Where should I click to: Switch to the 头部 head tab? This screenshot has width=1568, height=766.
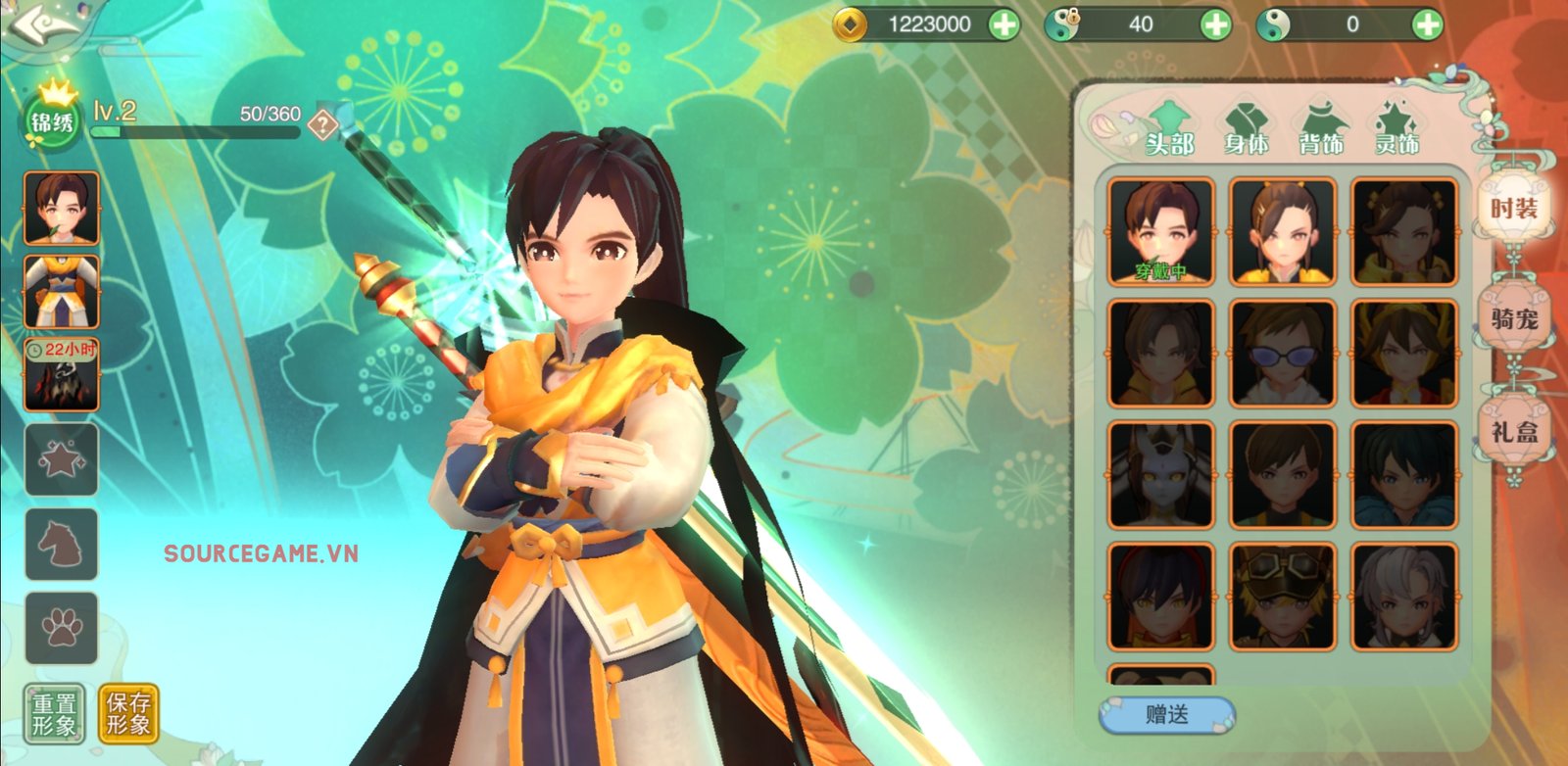1169,130
